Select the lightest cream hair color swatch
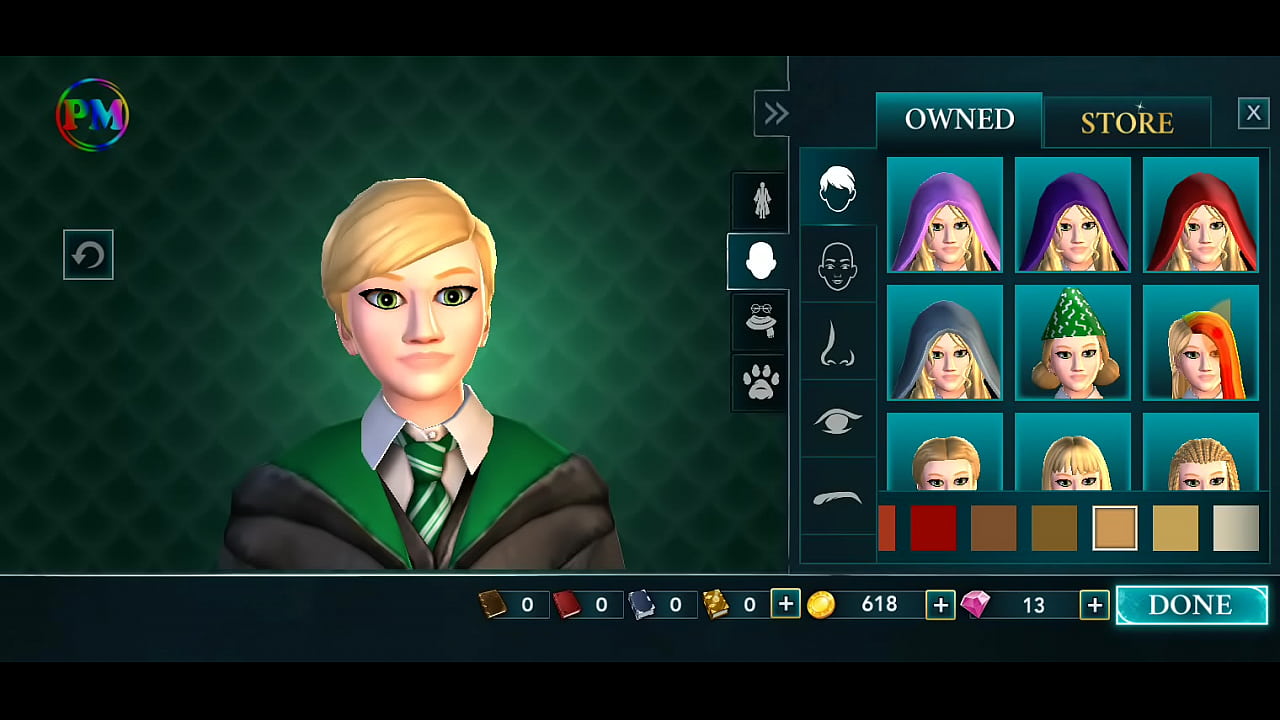Screen dimensions: 1280x720 point(1237,528)
